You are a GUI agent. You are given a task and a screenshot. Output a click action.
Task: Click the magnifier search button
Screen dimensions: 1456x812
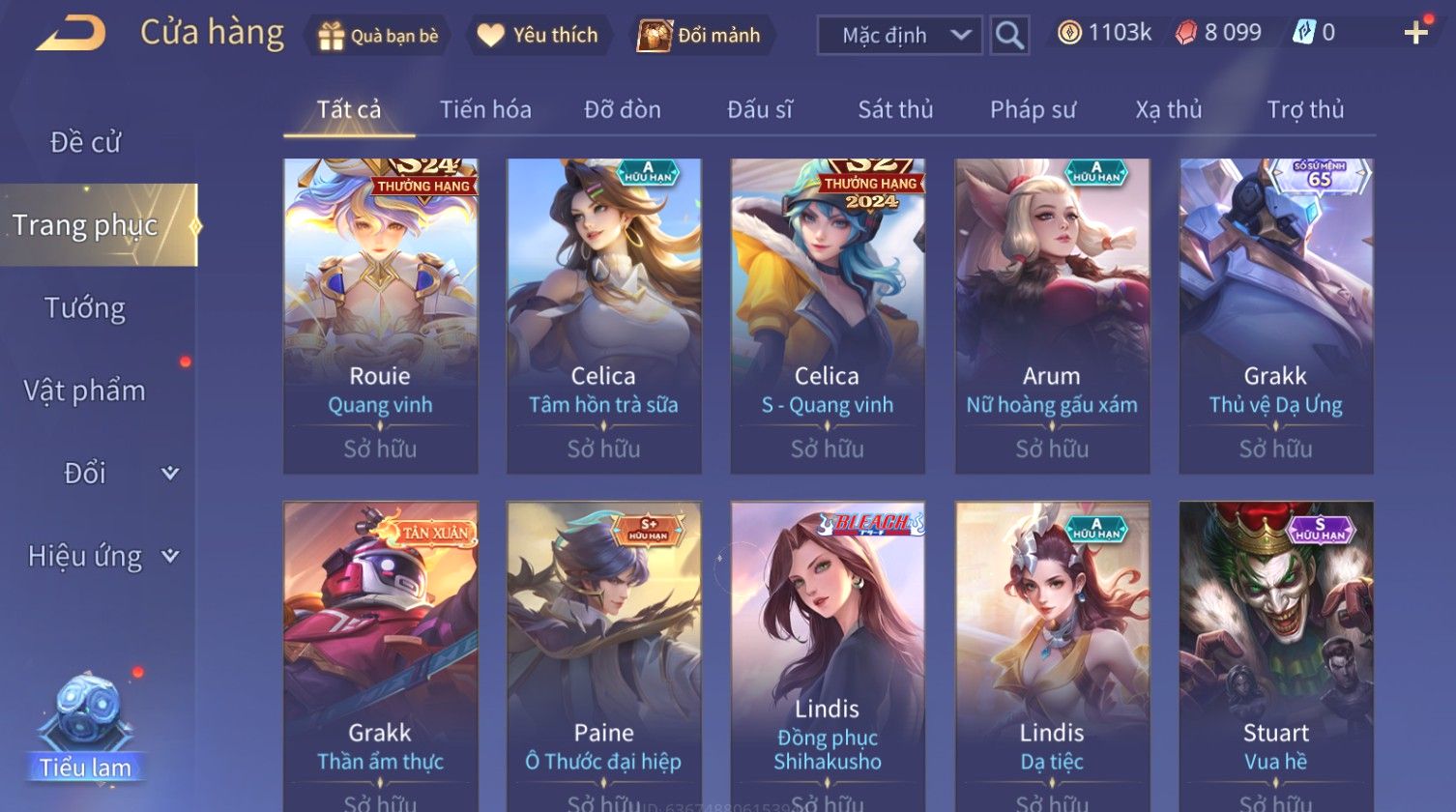point(1009,36)
